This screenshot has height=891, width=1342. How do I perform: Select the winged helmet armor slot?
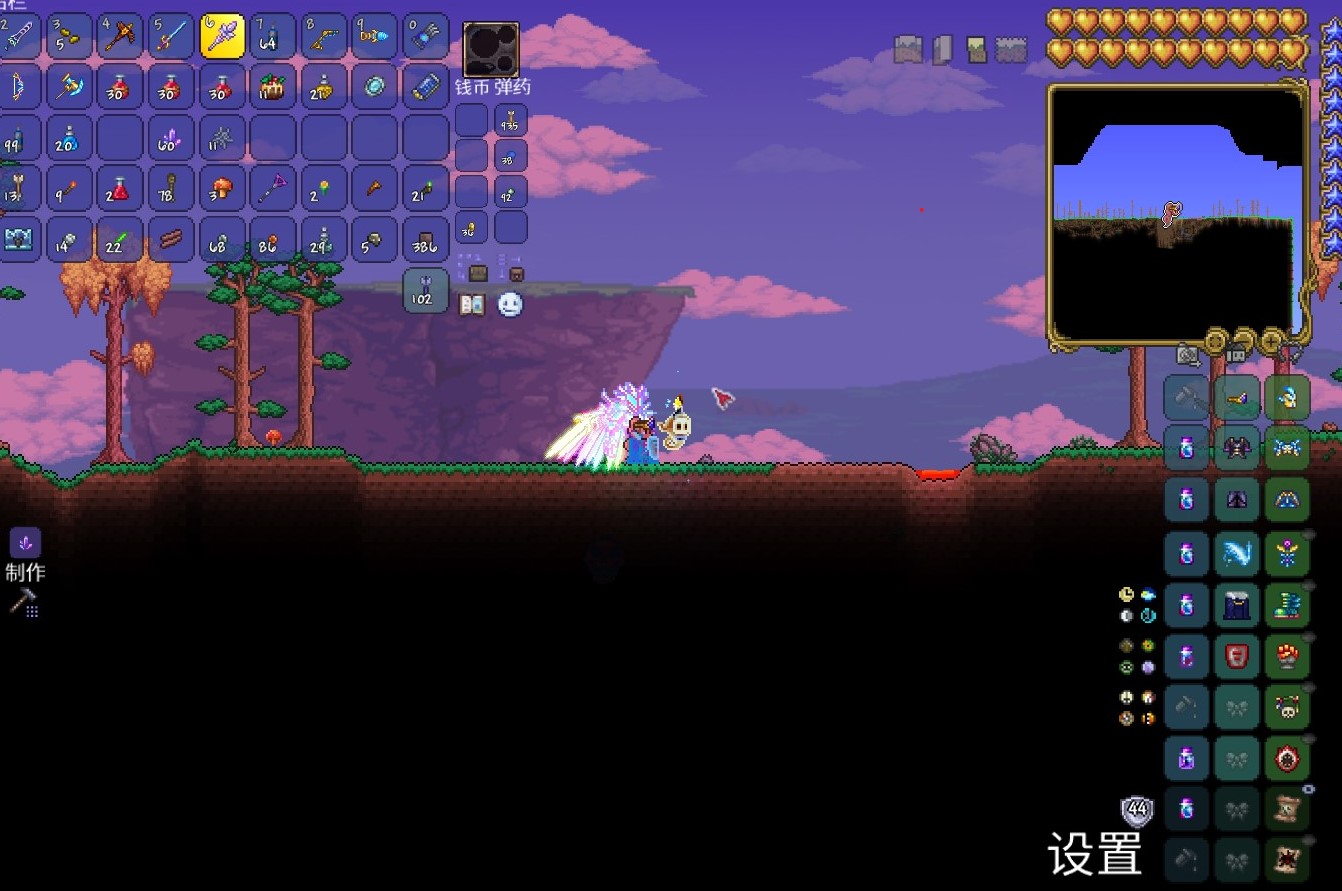coord(1287,398)
